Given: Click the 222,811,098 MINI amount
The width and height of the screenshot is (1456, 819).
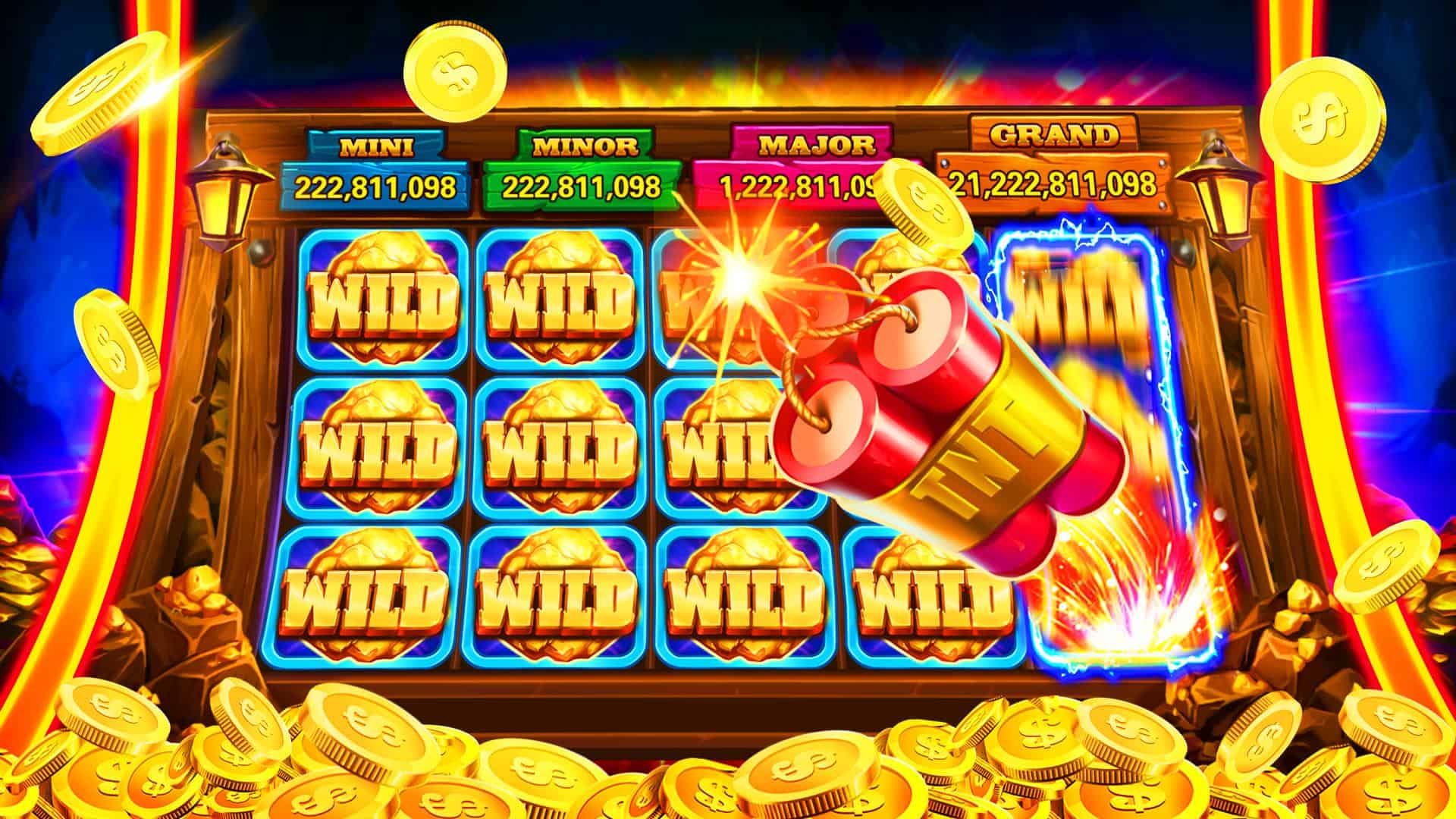Looking at the screenshot, I should (377, 184).
